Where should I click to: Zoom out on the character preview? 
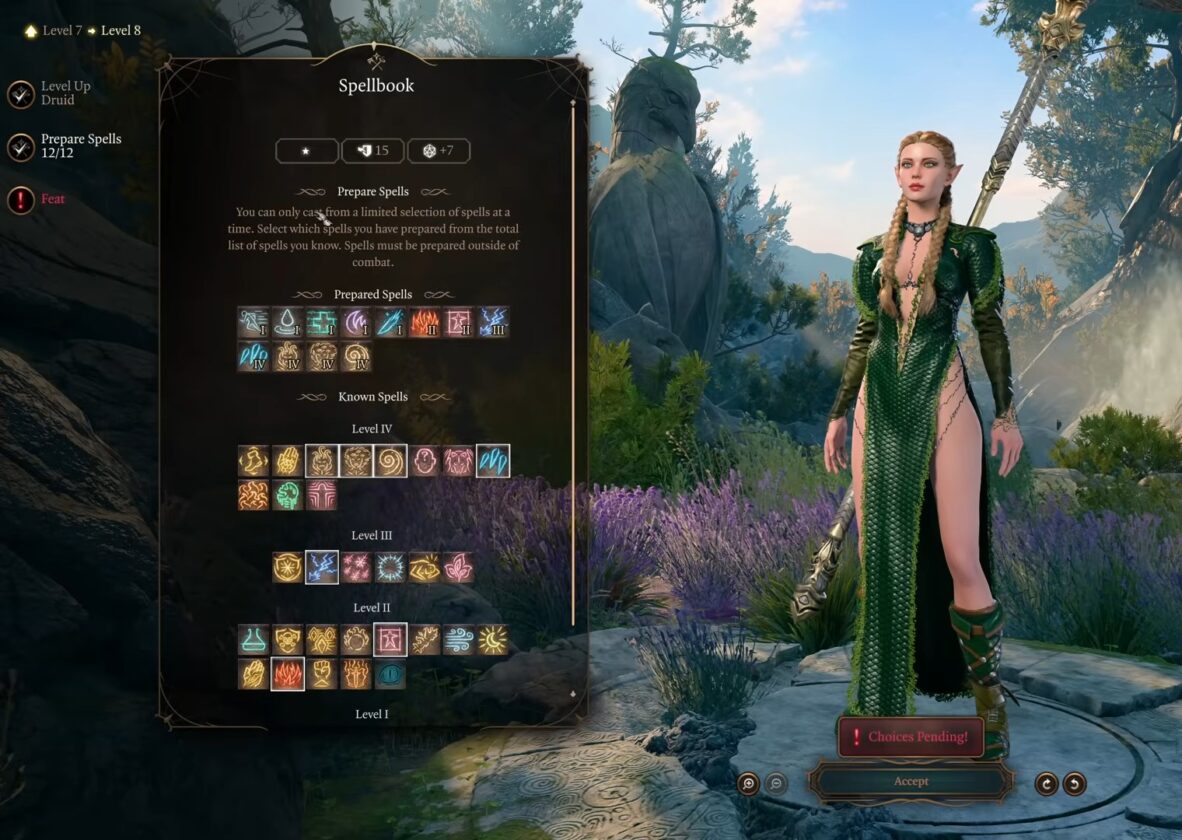tap(776, 783)
